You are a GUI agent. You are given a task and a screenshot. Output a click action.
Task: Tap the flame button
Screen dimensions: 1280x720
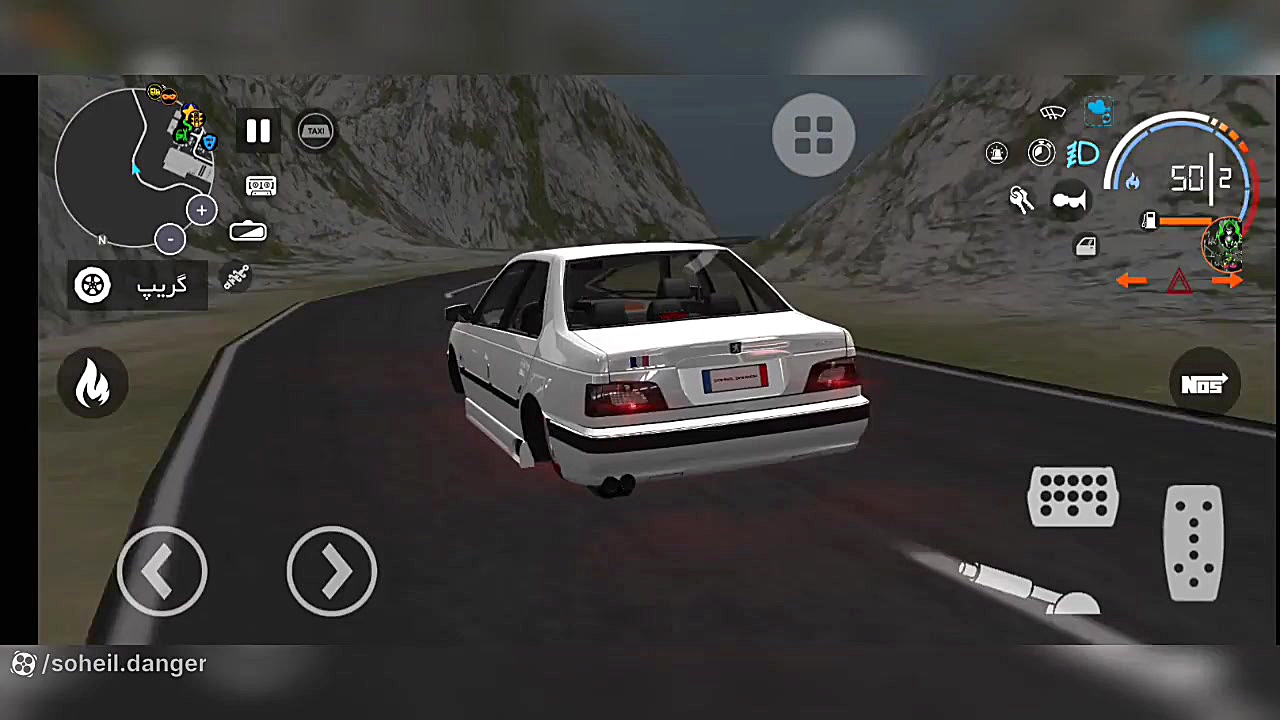coord(93,383)
